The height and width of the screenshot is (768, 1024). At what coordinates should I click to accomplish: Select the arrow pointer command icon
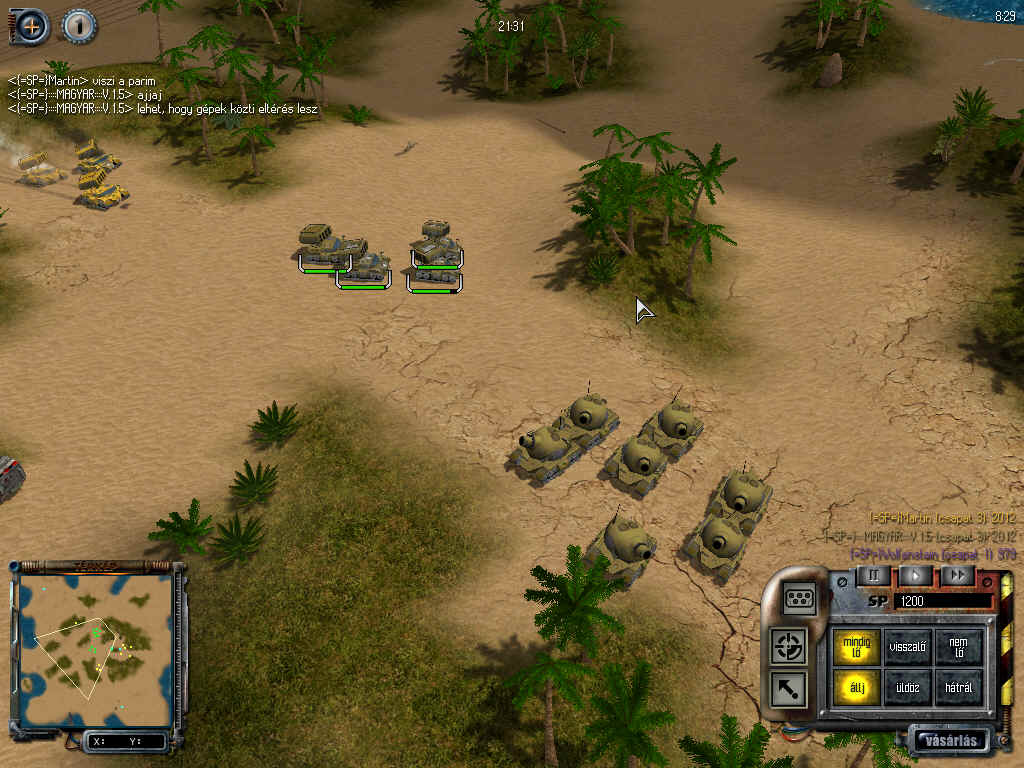[x=790, y=688]
